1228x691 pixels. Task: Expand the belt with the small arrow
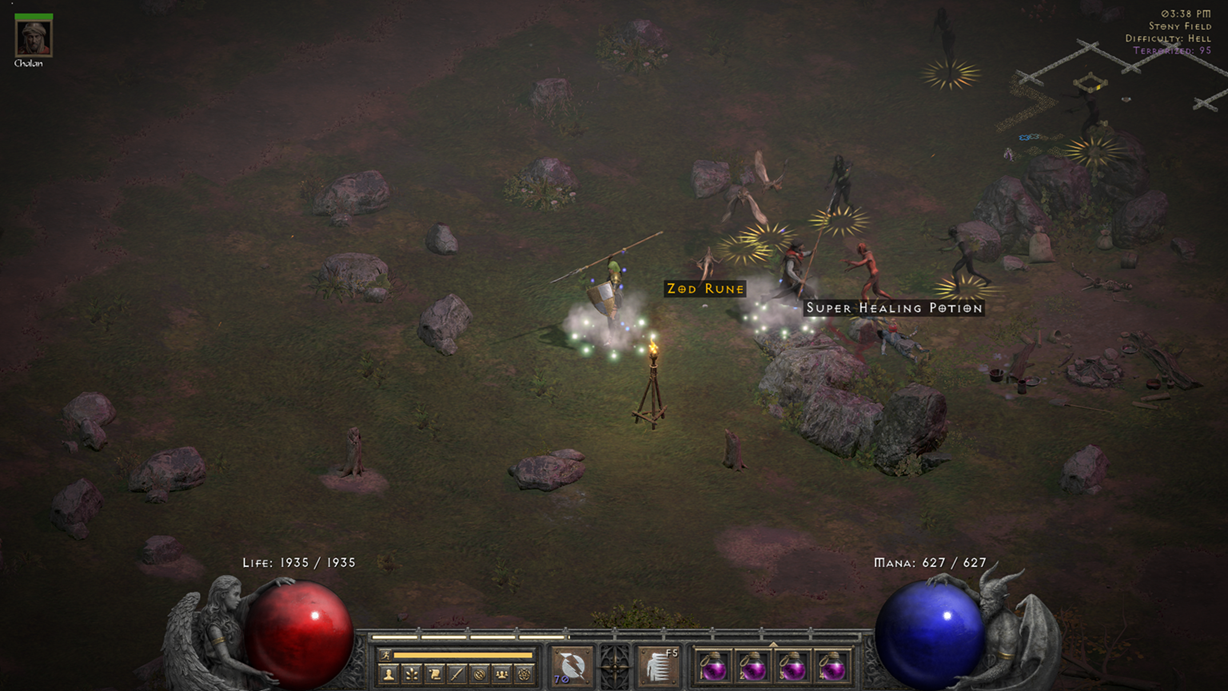(772, 645)
